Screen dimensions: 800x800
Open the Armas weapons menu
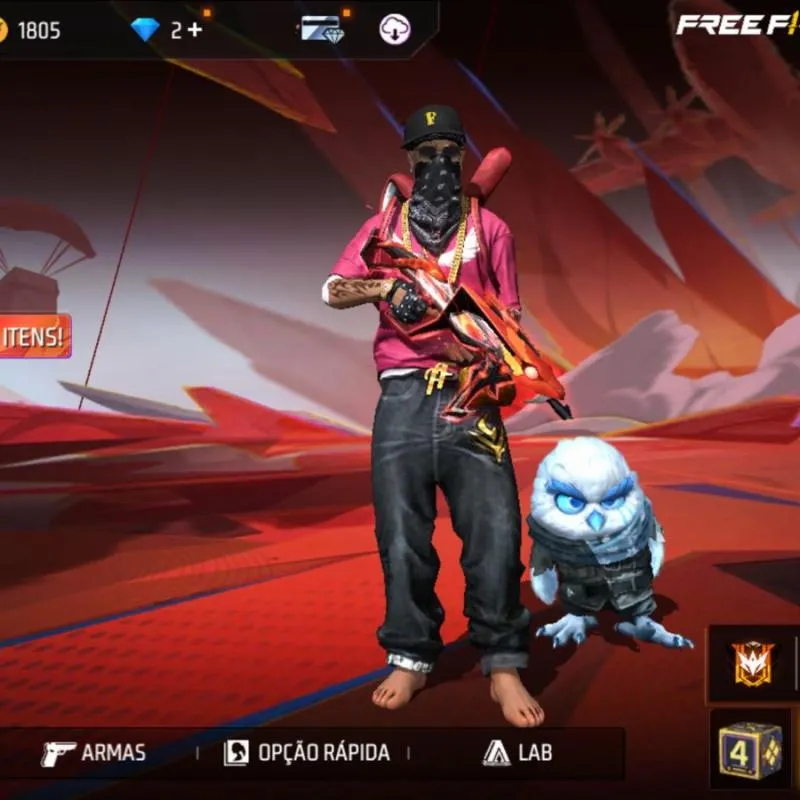[93, 753]
